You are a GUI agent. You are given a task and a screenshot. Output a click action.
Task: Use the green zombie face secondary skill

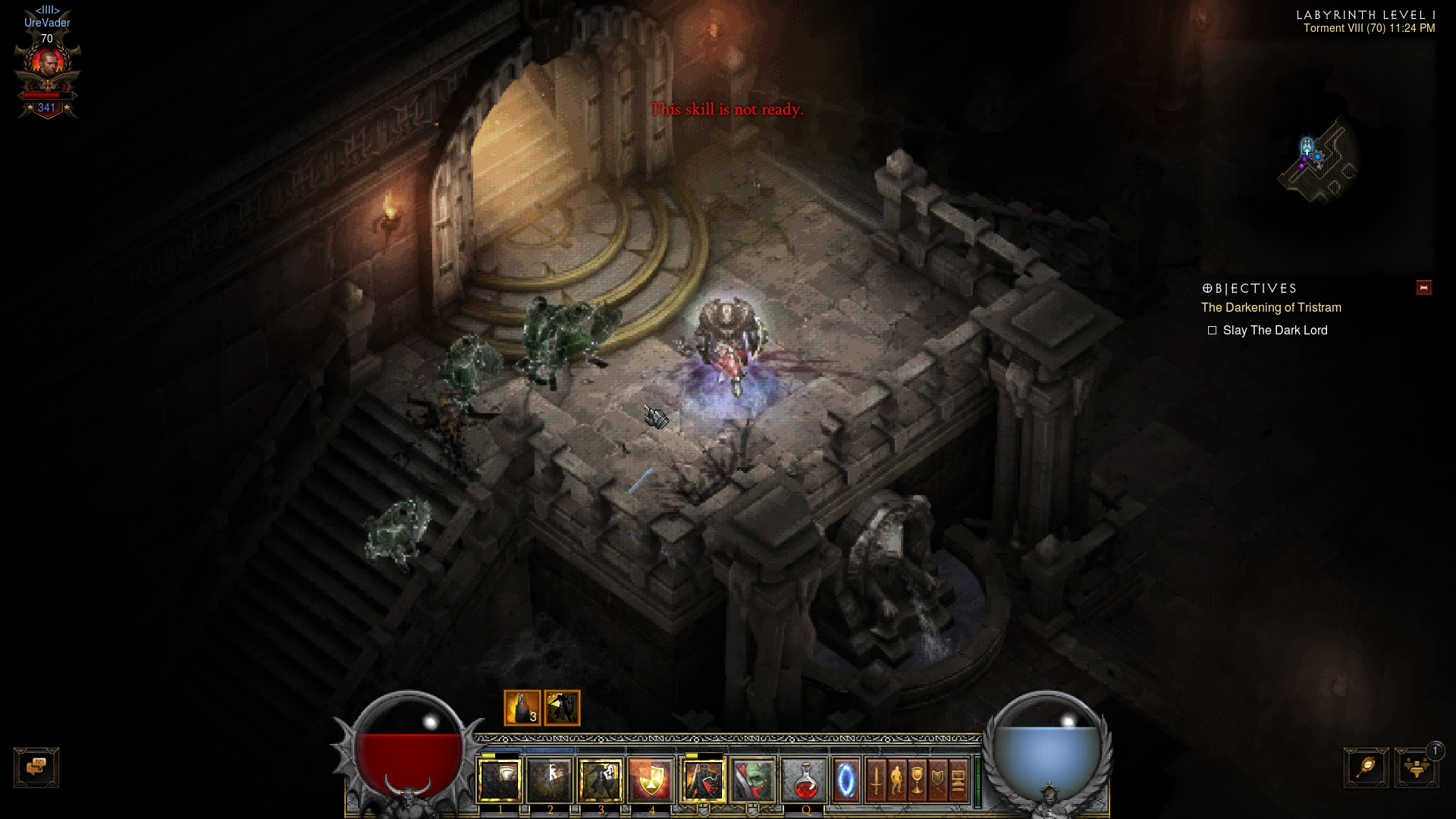point(753,780)
